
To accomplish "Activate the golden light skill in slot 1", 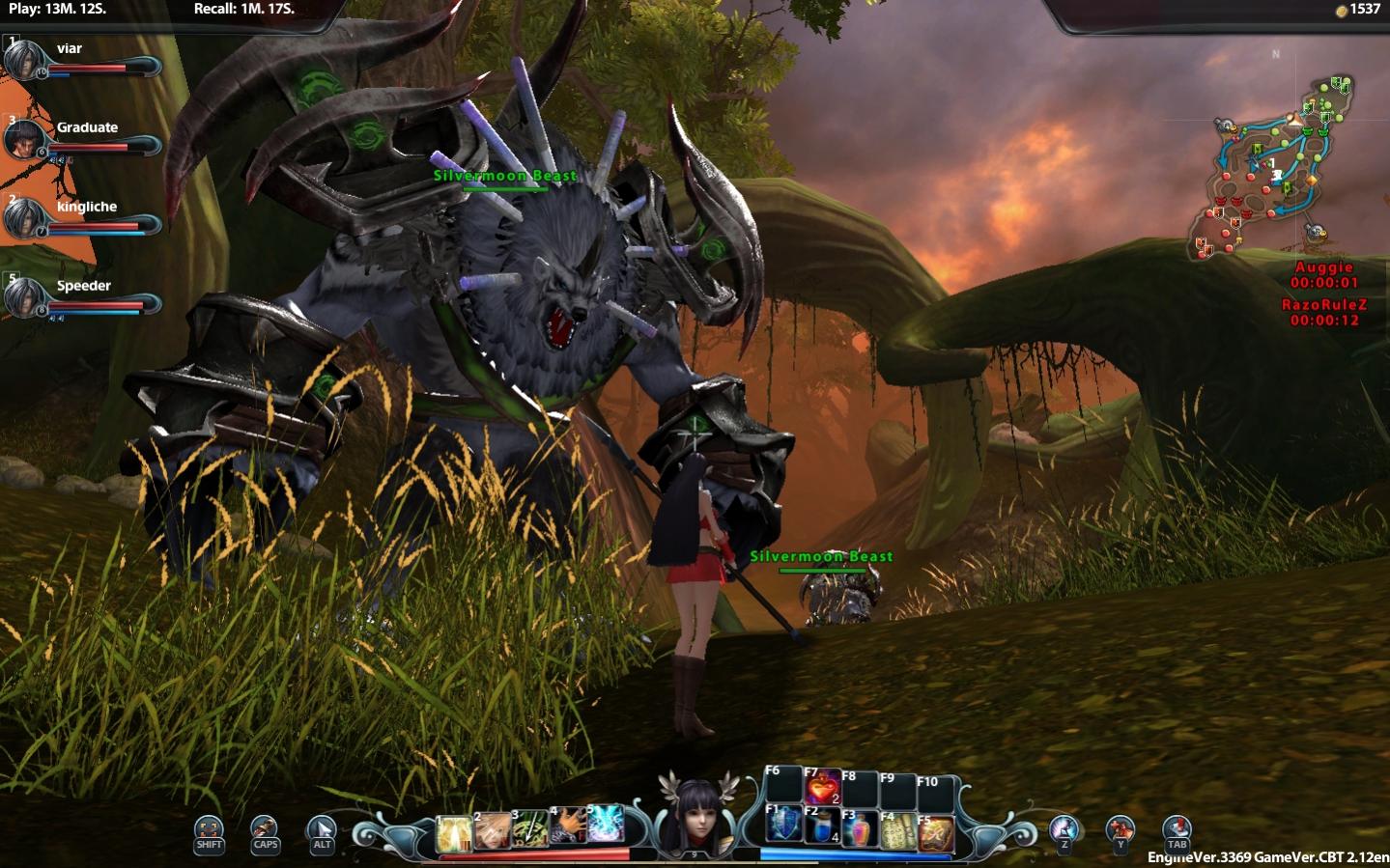I will pyautogui.click(x=454, y=832).
